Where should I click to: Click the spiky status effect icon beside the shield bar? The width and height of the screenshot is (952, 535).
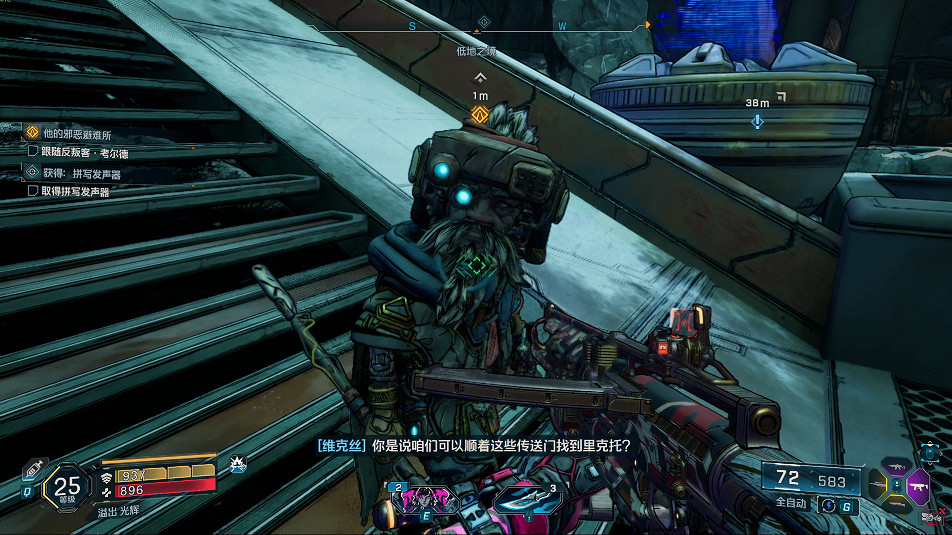click(238, 464)
